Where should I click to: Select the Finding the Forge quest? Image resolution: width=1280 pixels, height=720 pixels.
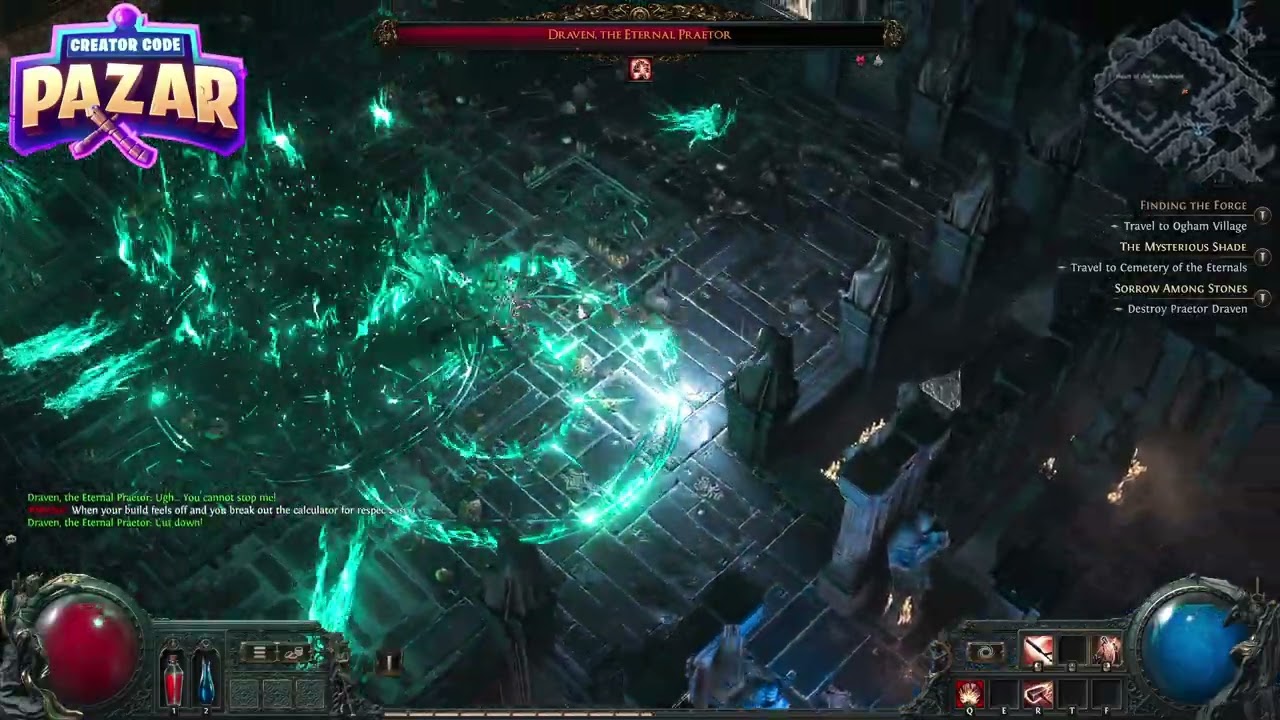[1193, 206]
